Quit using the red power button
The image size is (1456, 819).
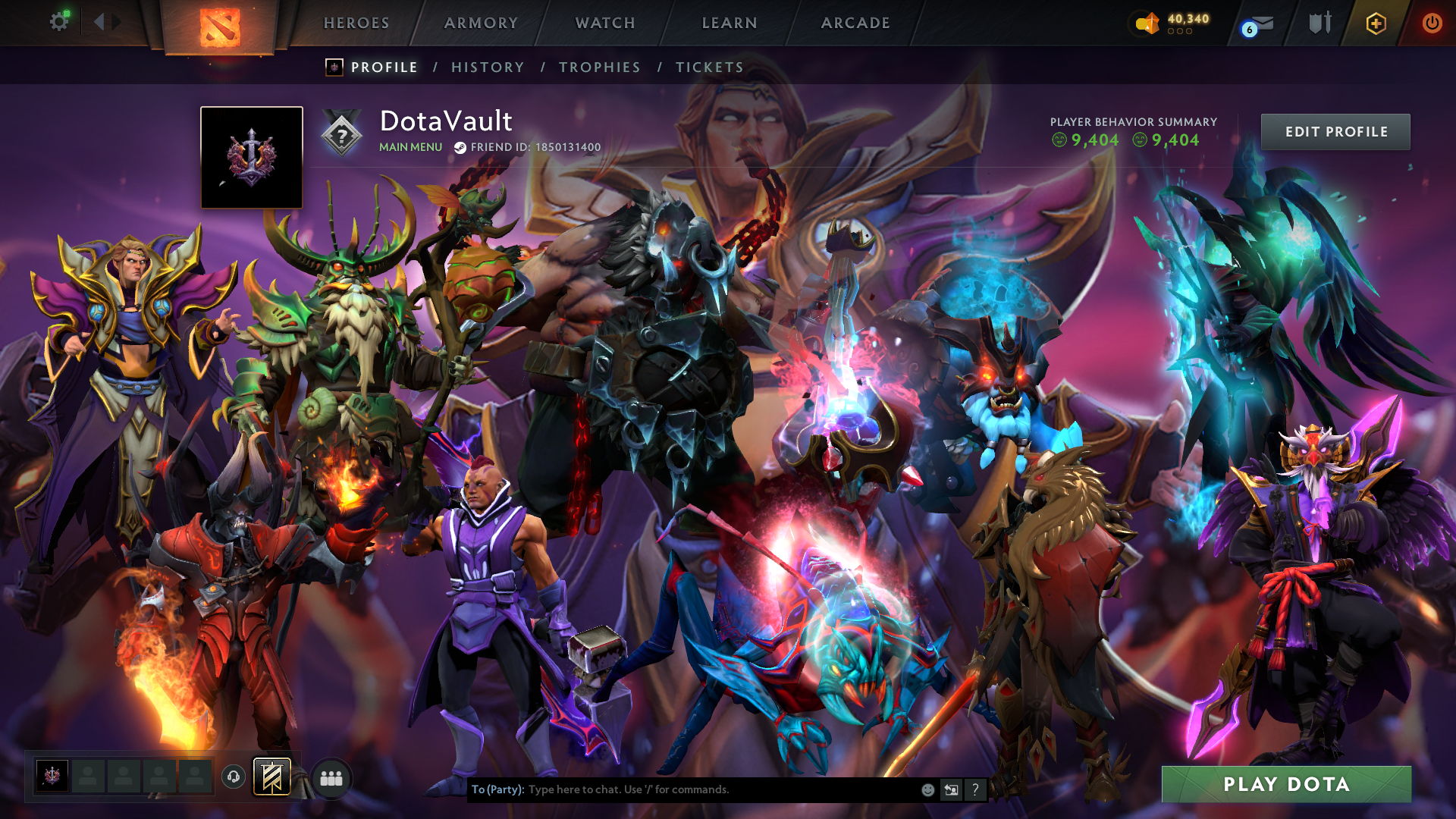coord(1432,23)
